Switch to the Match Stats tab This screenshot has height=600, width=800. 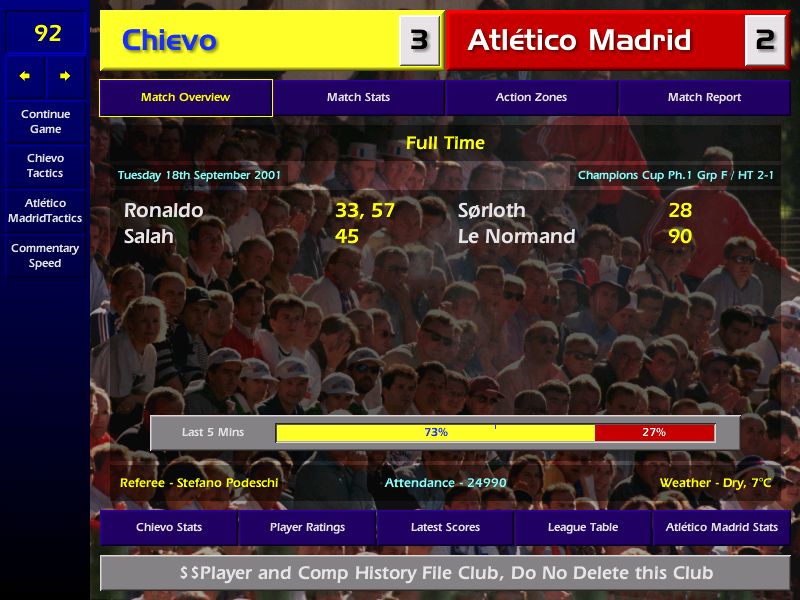click(x=358, y=98)
